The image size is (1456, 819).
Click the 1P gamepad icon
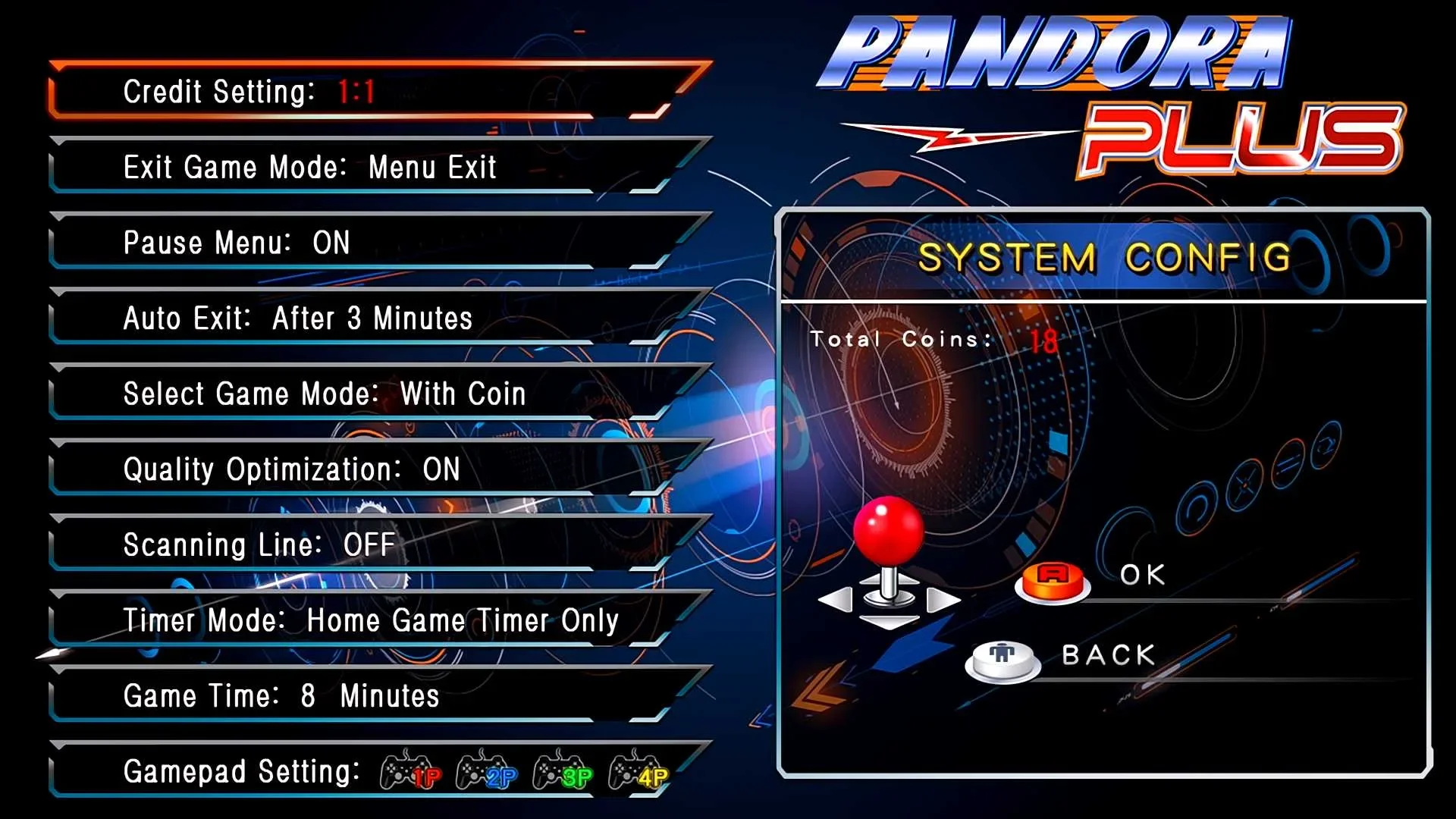(410, 771)
